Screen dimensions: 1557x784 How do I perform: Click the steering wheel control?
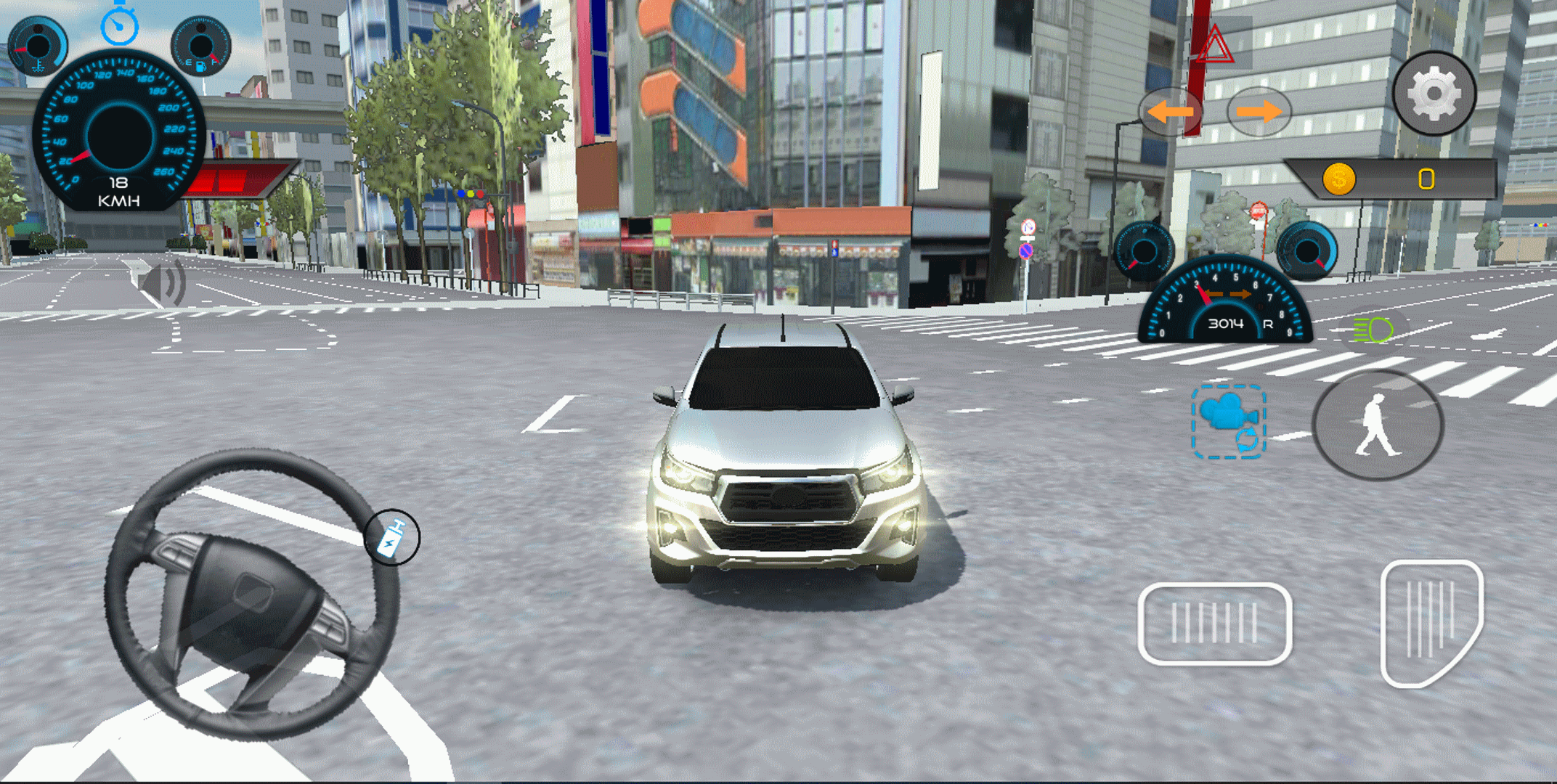[251, 593]
